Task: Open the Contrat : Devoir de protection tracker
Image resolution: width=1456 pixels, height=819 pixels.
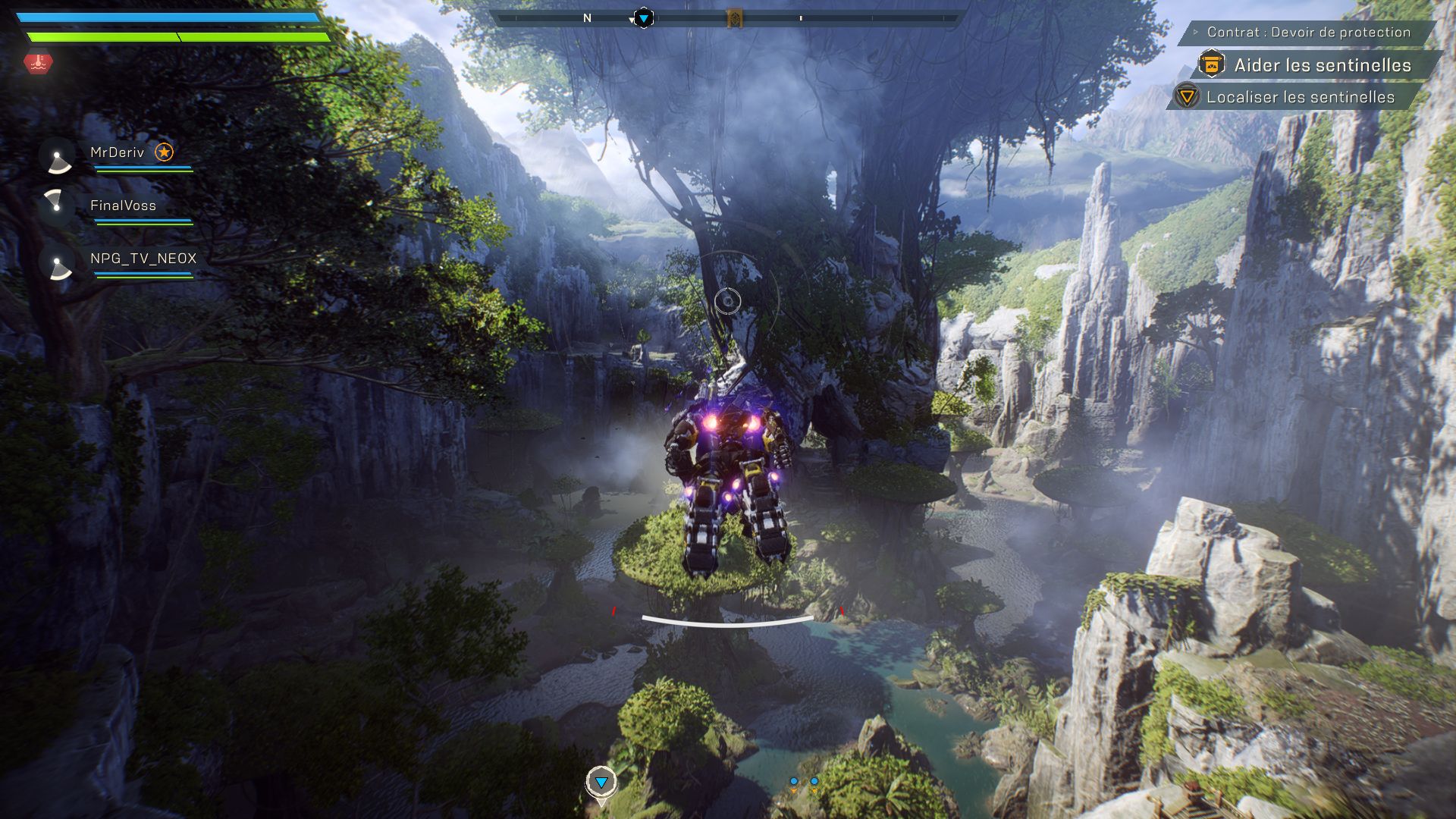Action: coord(1308,32)
